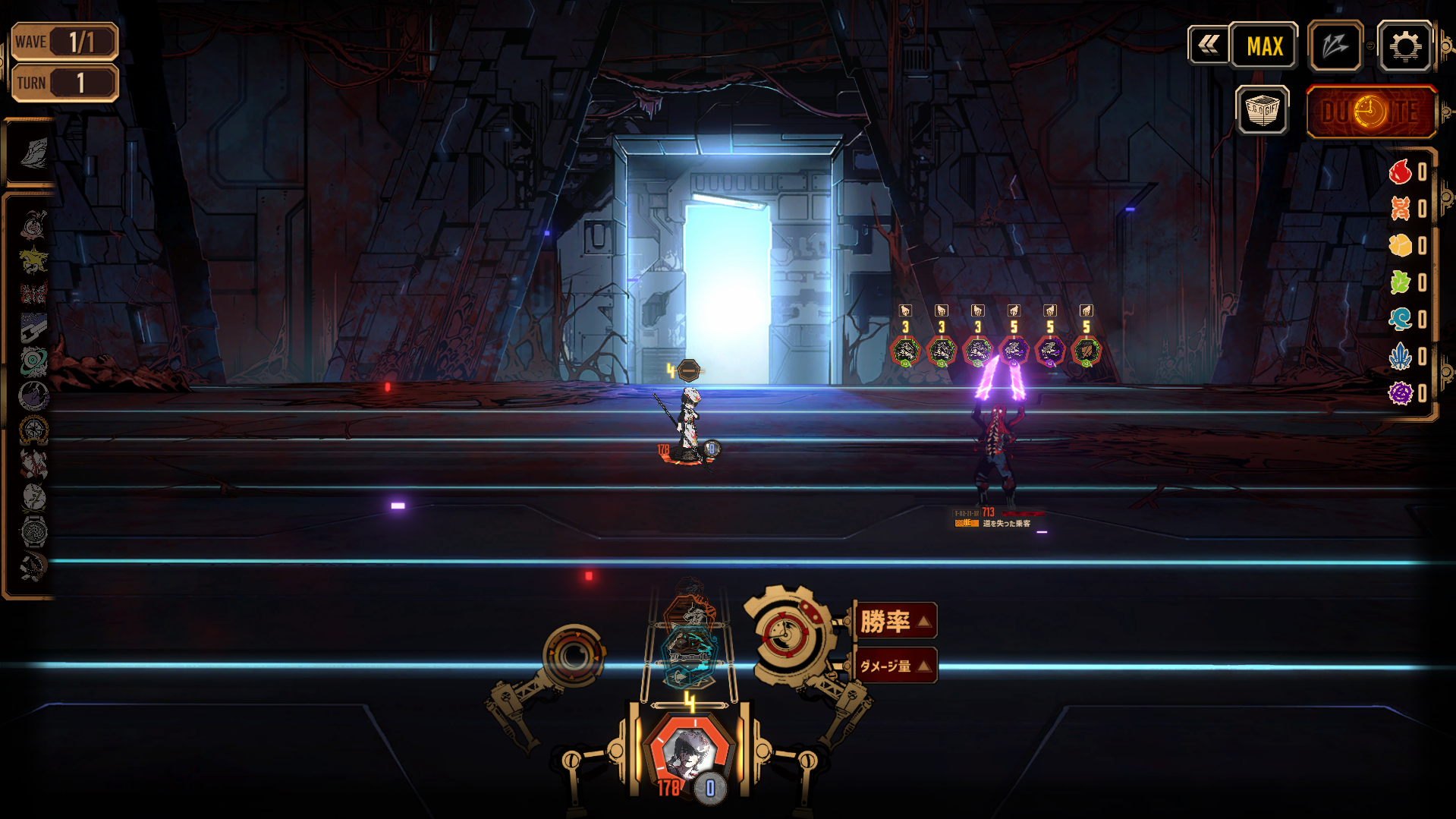Click the round lens dial left of the skills

[x=574, y=657]
